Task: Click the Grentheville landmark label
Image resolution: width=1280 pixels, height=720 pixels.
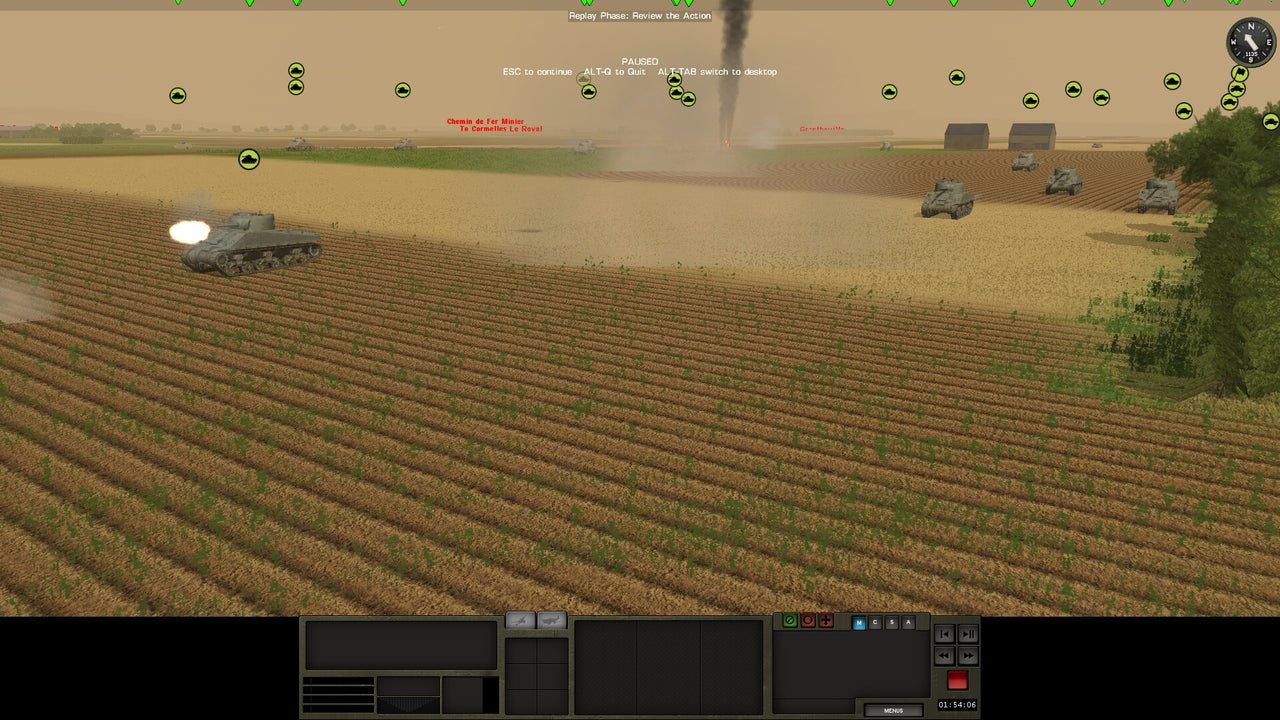Action: tap(822, 131)
